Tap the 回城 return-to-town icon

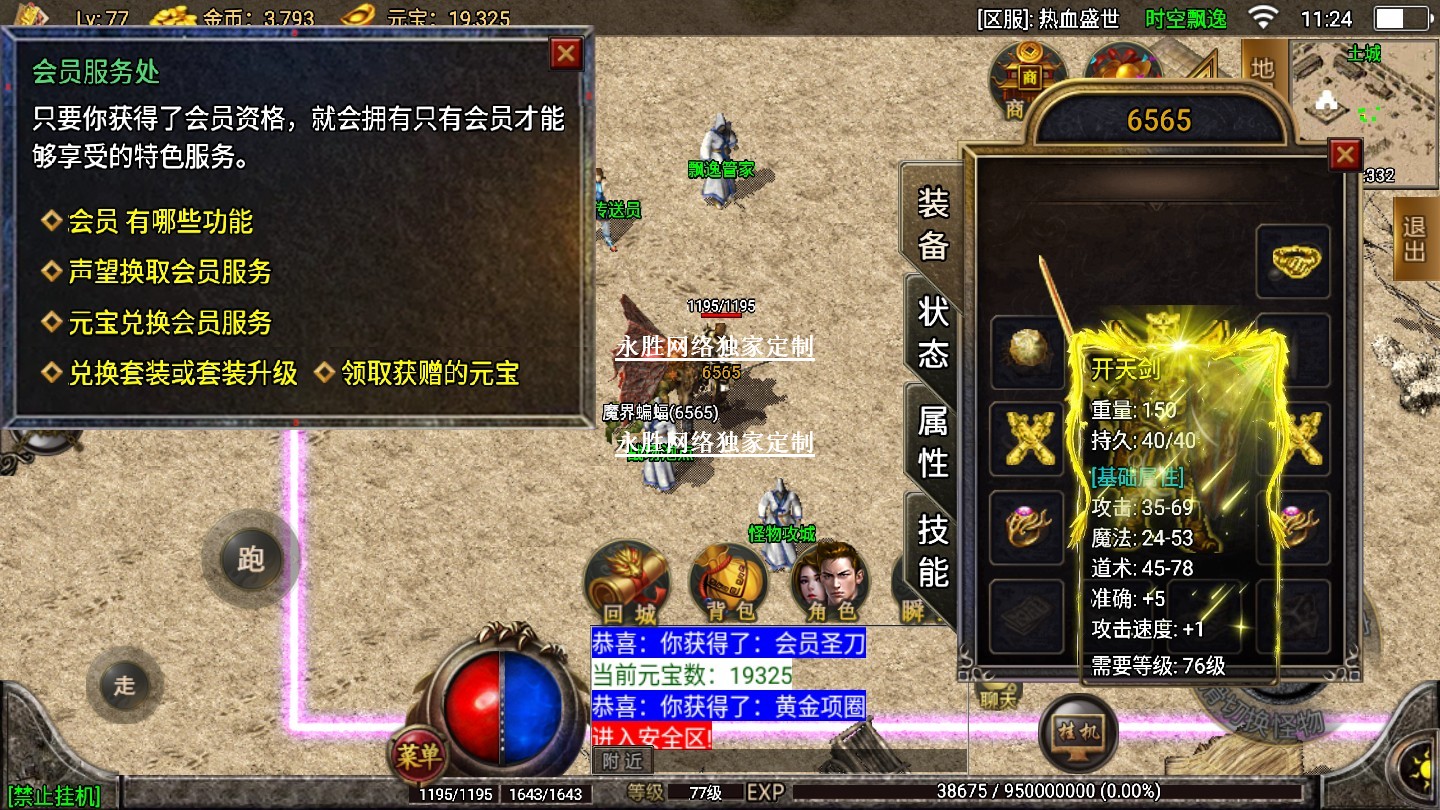tap(628, 582)
